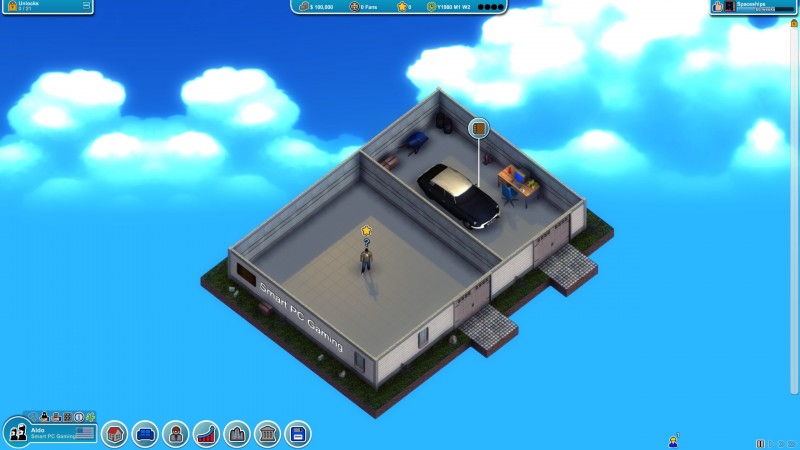This screenshot has height=450, width=800.
Task: Collapse the Unlocks panel
Action: pos(86,6)
